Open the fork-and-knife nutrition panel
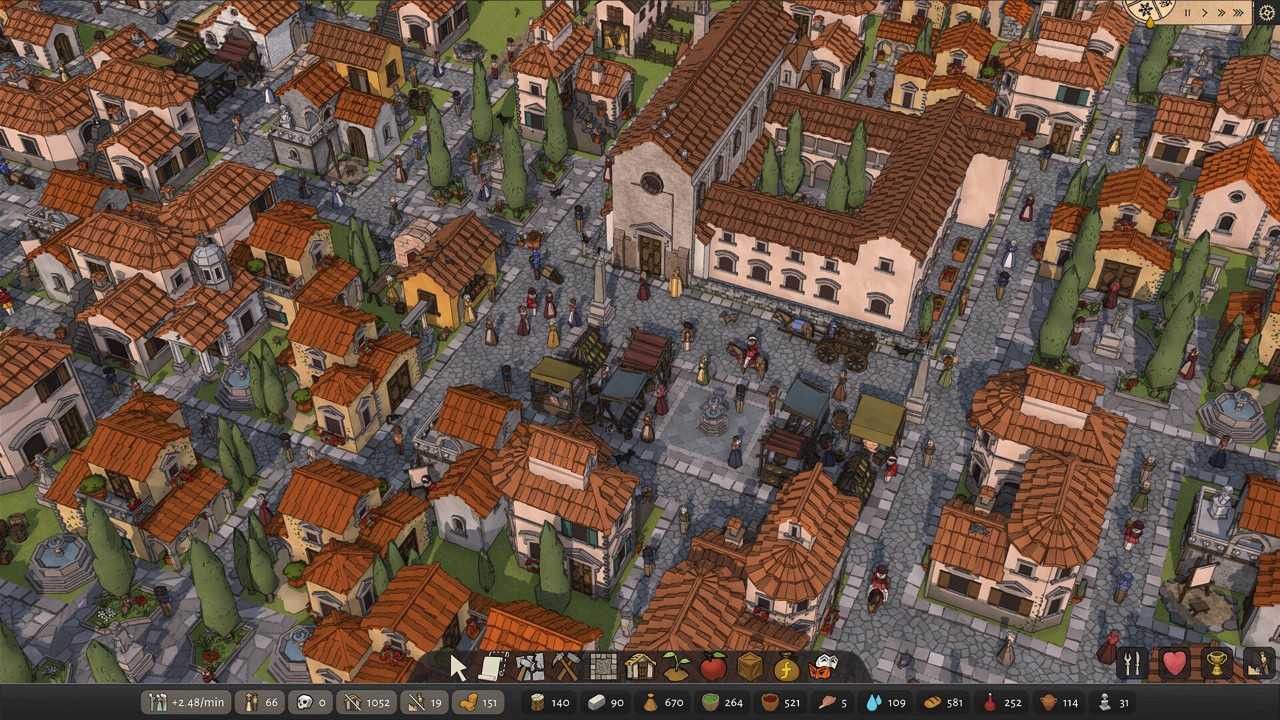 tap(1130, 663)
